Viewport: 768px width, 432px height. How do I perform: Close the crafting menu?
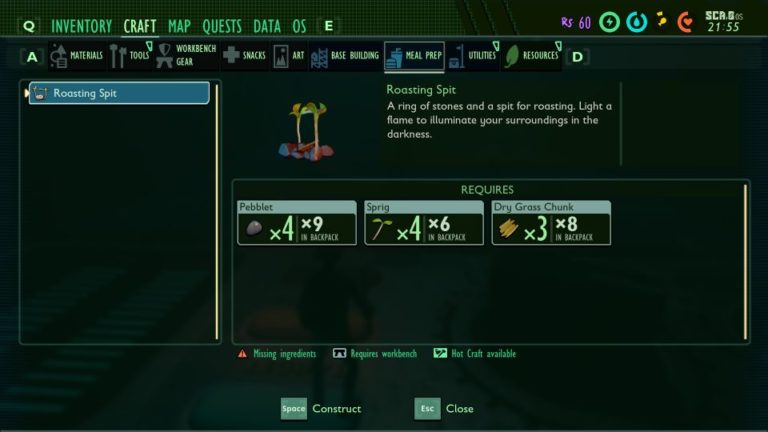point(445,409)
